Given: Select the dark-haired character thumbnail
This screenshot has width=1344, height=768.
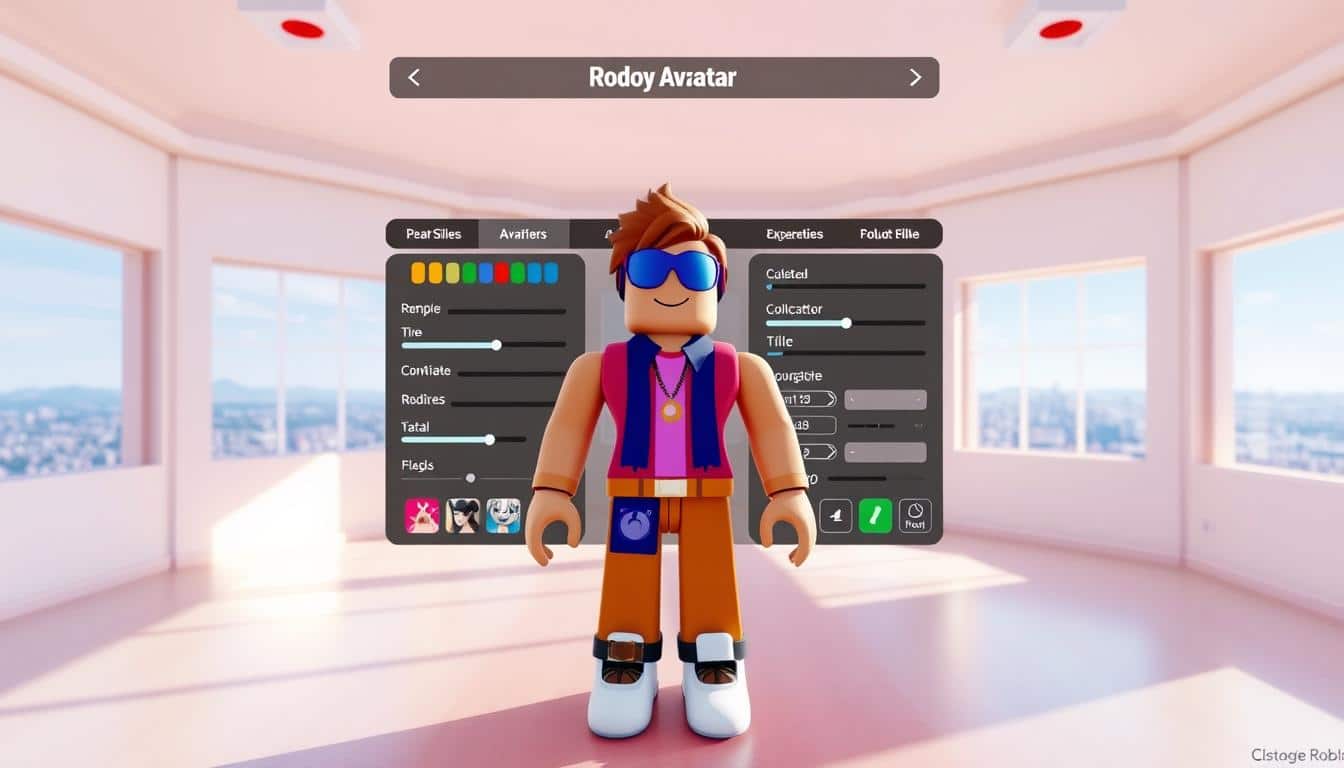Looking at the screenshot, I should click(x=462, y=515).
